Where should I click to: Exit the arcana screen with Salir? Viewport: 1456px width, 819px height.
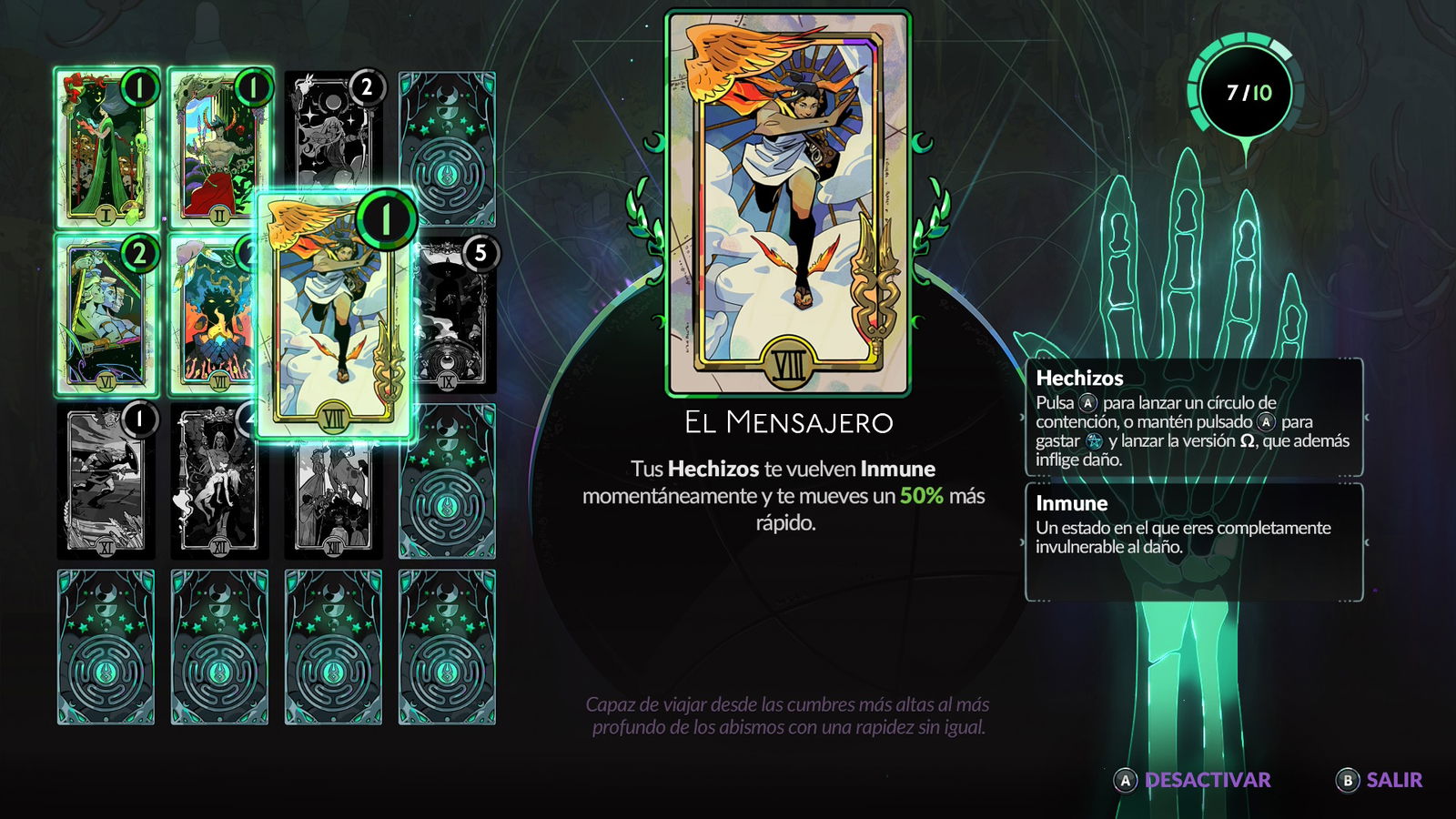tap(1380, 780)
